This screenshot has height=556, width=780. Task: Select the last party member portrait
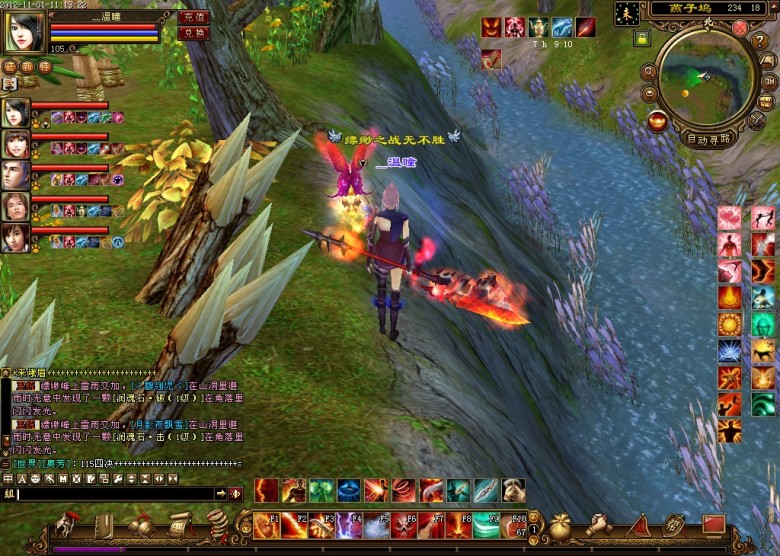pyautogui.click(x=16, y=237)
